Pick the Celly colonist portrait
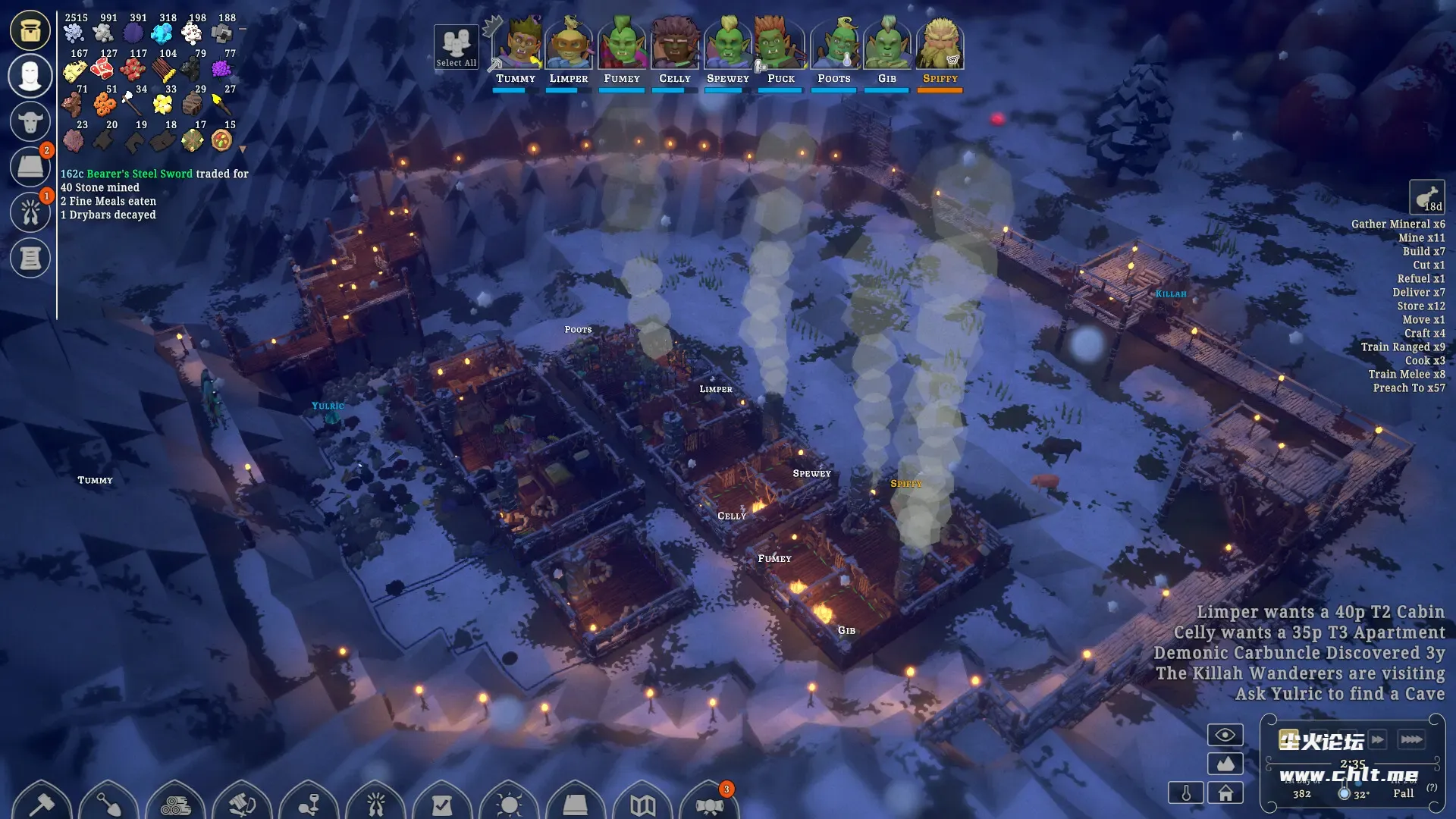1456x819 pixels. coord(675,44)
